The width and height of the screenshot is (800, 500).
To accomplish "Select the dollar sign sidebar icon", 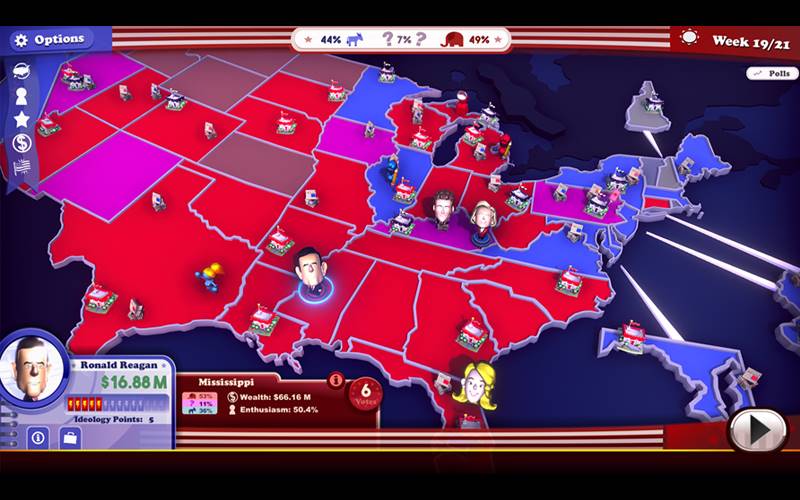I will 21,143.
